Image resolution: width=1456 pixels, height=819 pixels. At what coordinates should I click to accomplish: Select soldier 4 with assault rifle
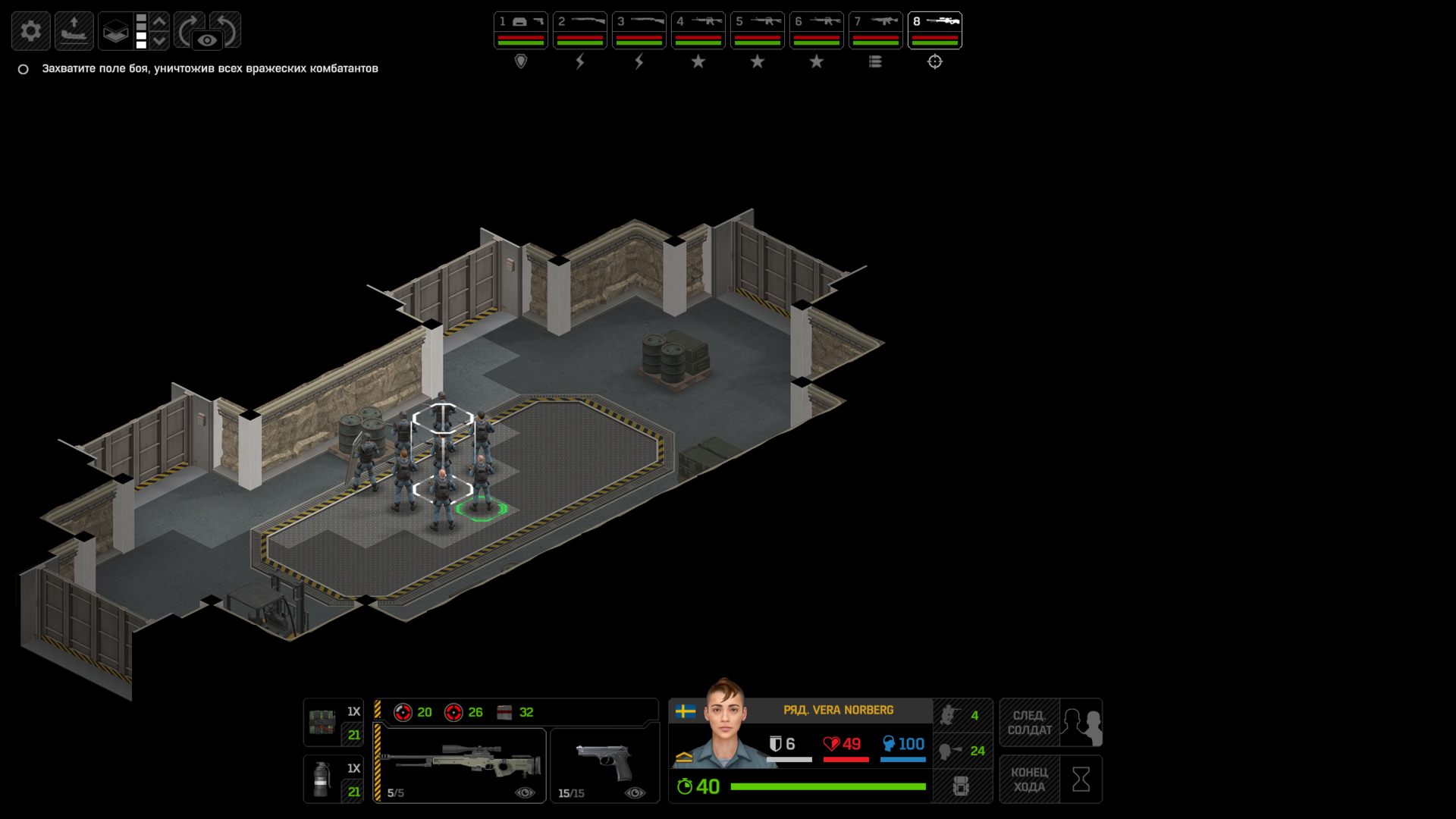[698, 30]
